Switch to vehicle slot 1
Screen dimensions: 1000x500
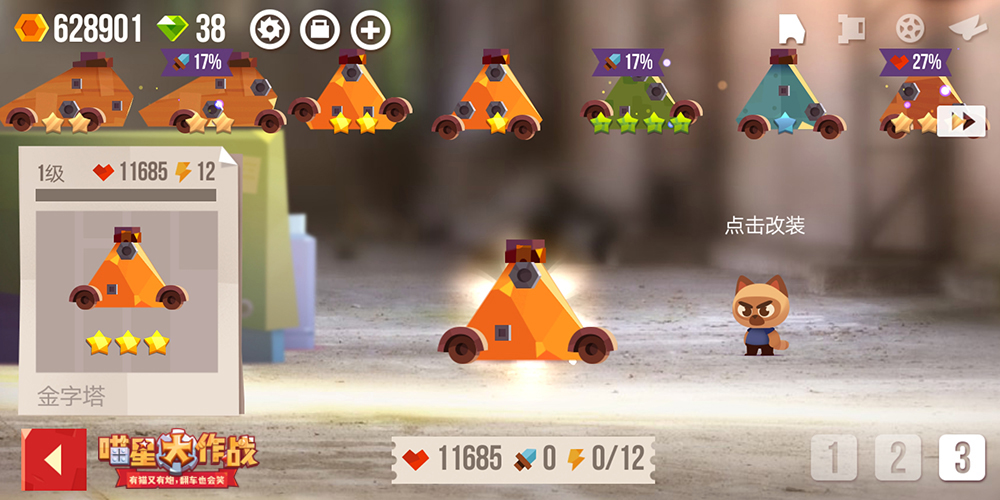point(833,458)
